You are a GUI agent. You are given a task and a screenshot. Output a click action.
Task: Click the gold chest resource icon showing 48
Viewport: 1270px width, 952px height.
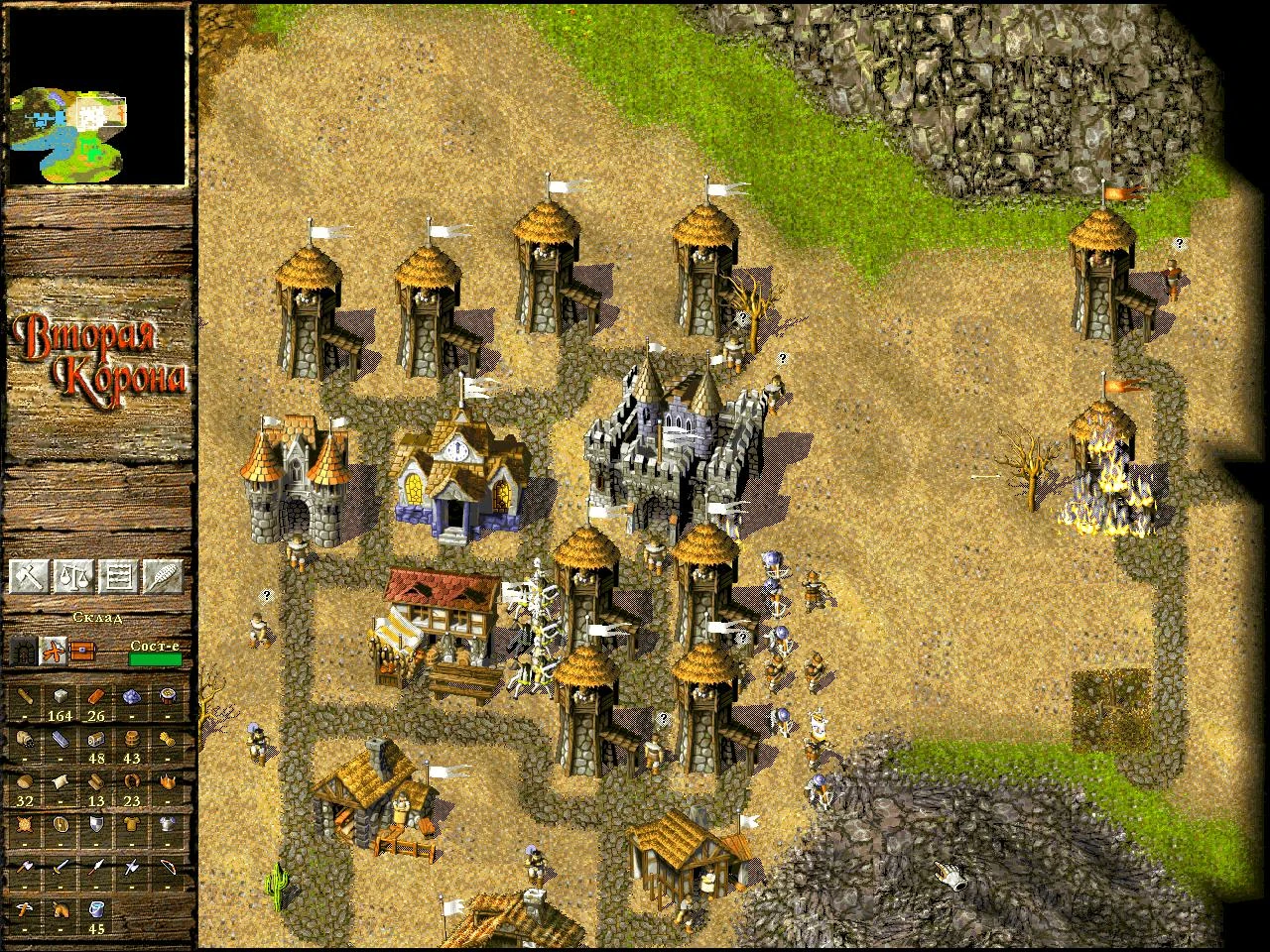click(x=95, y=741)
